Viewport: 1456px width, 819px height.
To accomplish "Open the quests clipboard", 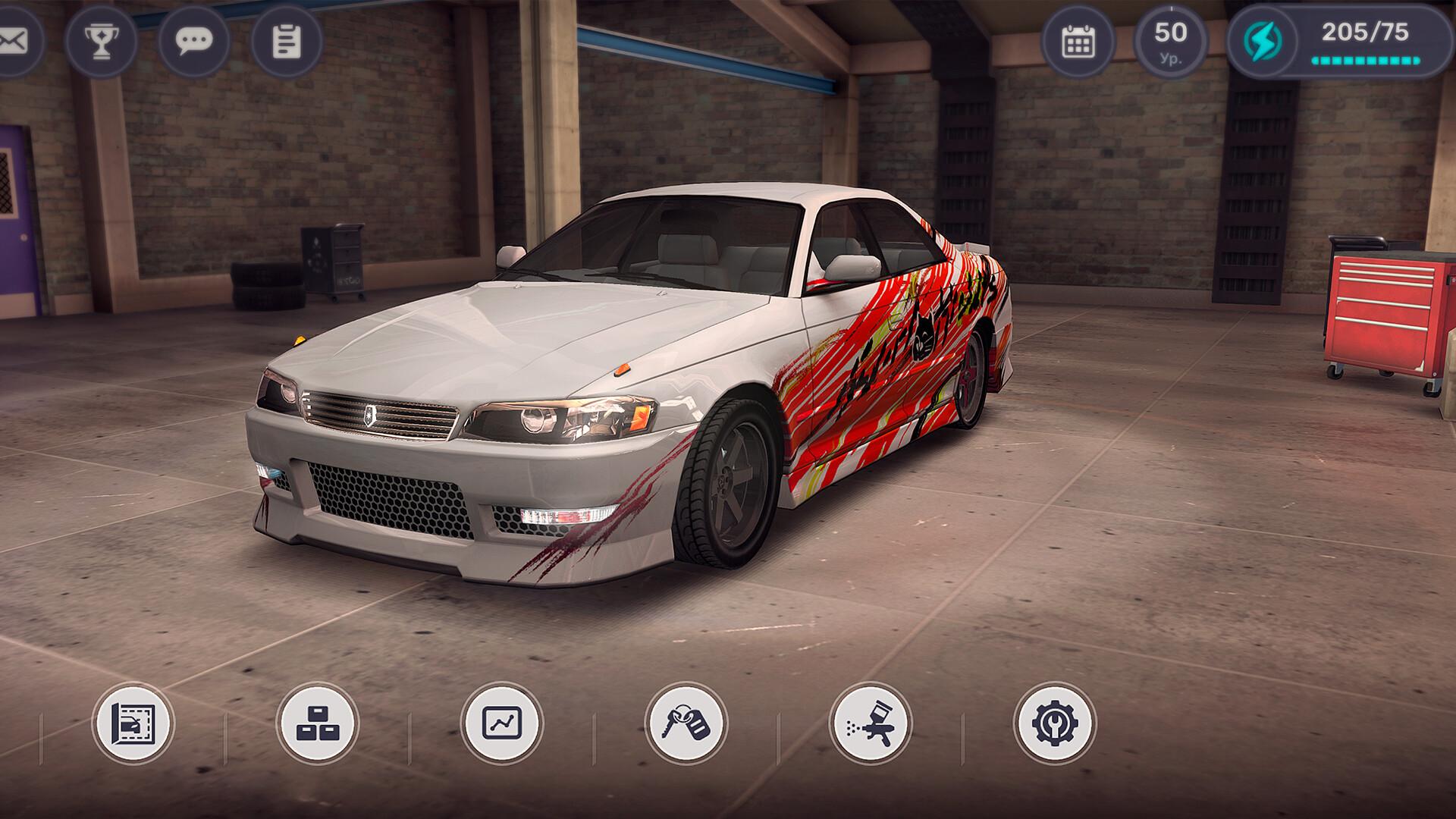I will click(x=284, y=42).
